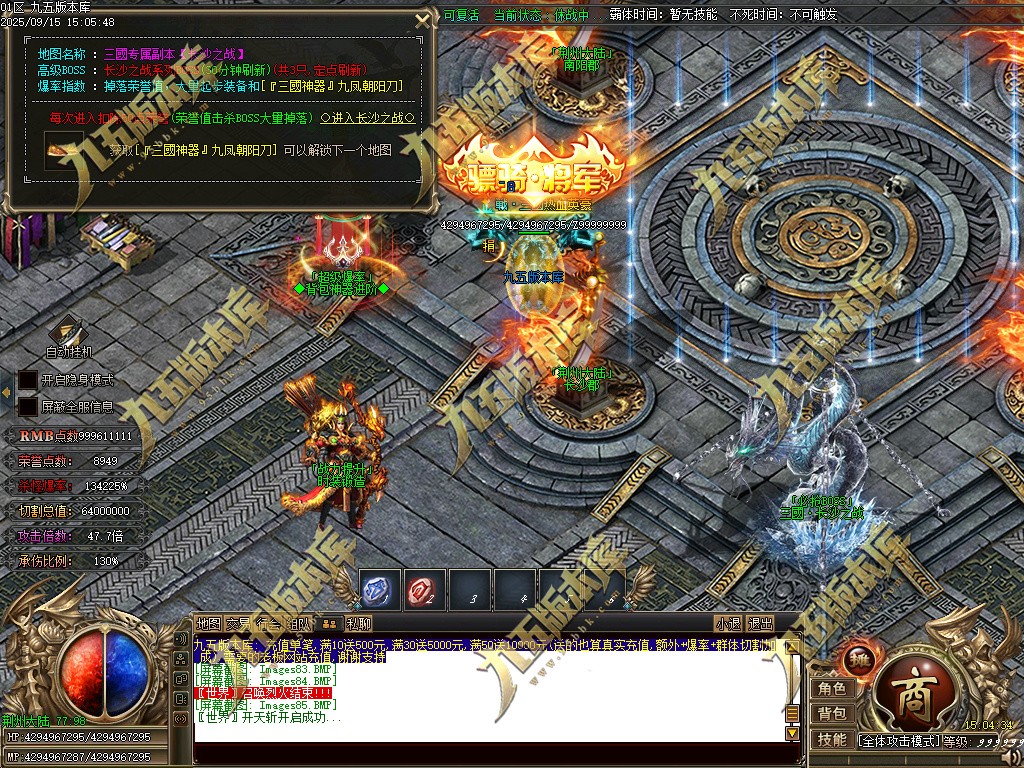Open the 背包 backpack
The image size is (1024, 768).
tap(832, 714)
